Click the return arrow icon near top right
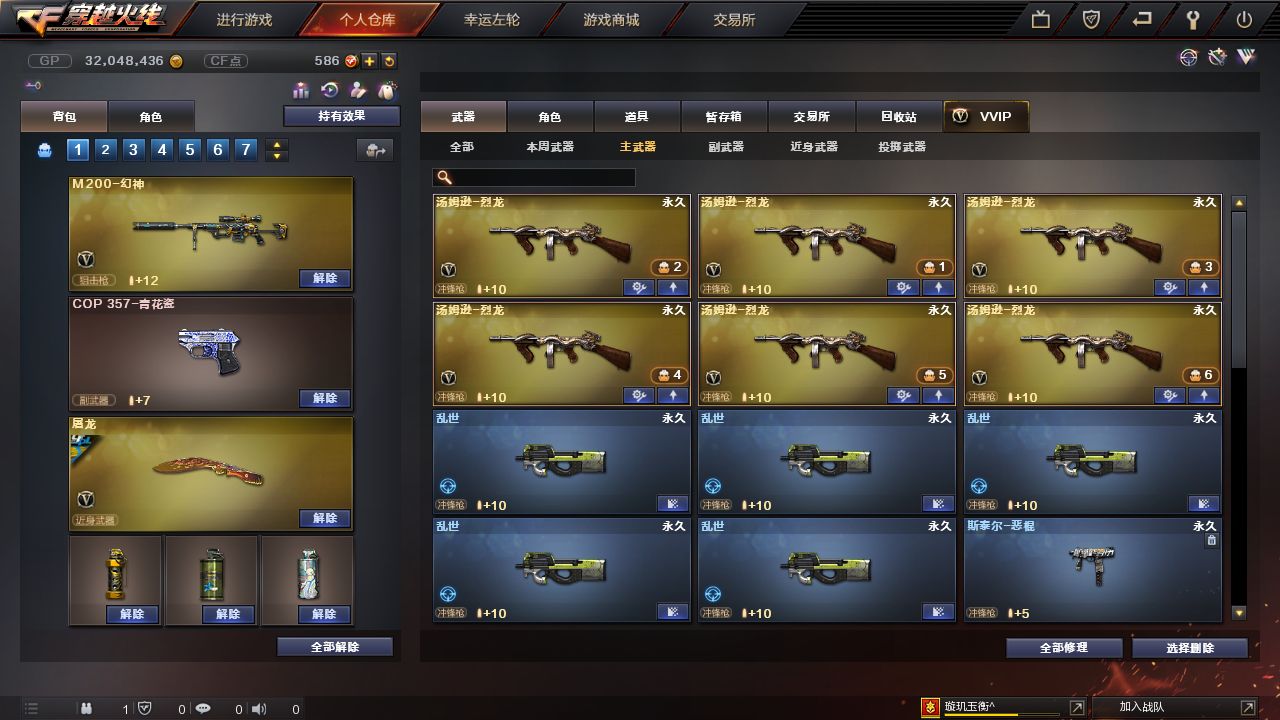Screen dimensions: 1280x720 coord(1141,19)
